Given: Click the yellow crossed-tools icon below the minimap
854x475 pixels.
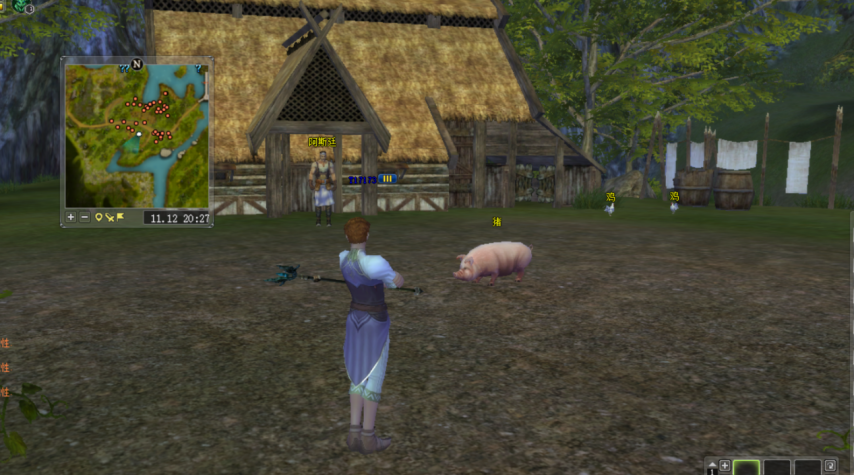Looking at the screenshot, I should coord(109,217).
